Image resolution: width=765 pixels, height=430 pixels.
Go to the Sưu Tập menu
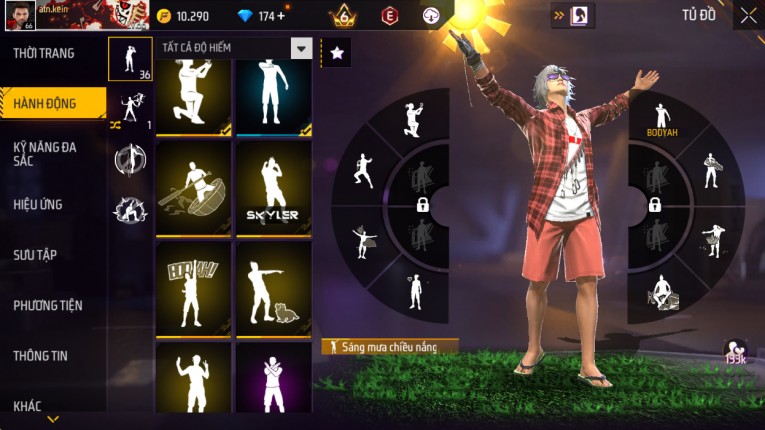36,255
